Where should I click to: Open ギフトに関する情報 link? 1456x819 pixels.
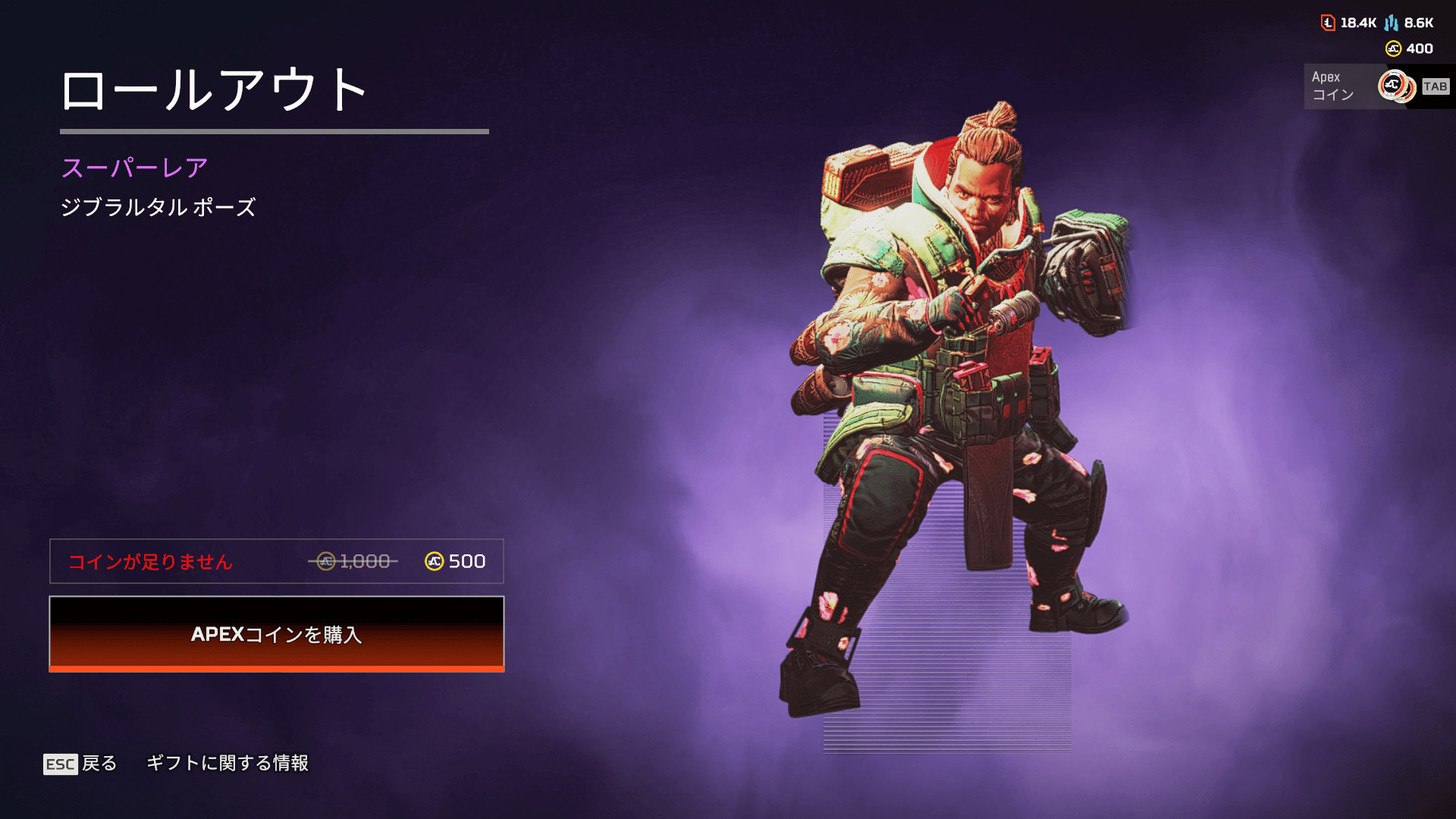click(x=227, y=763)
